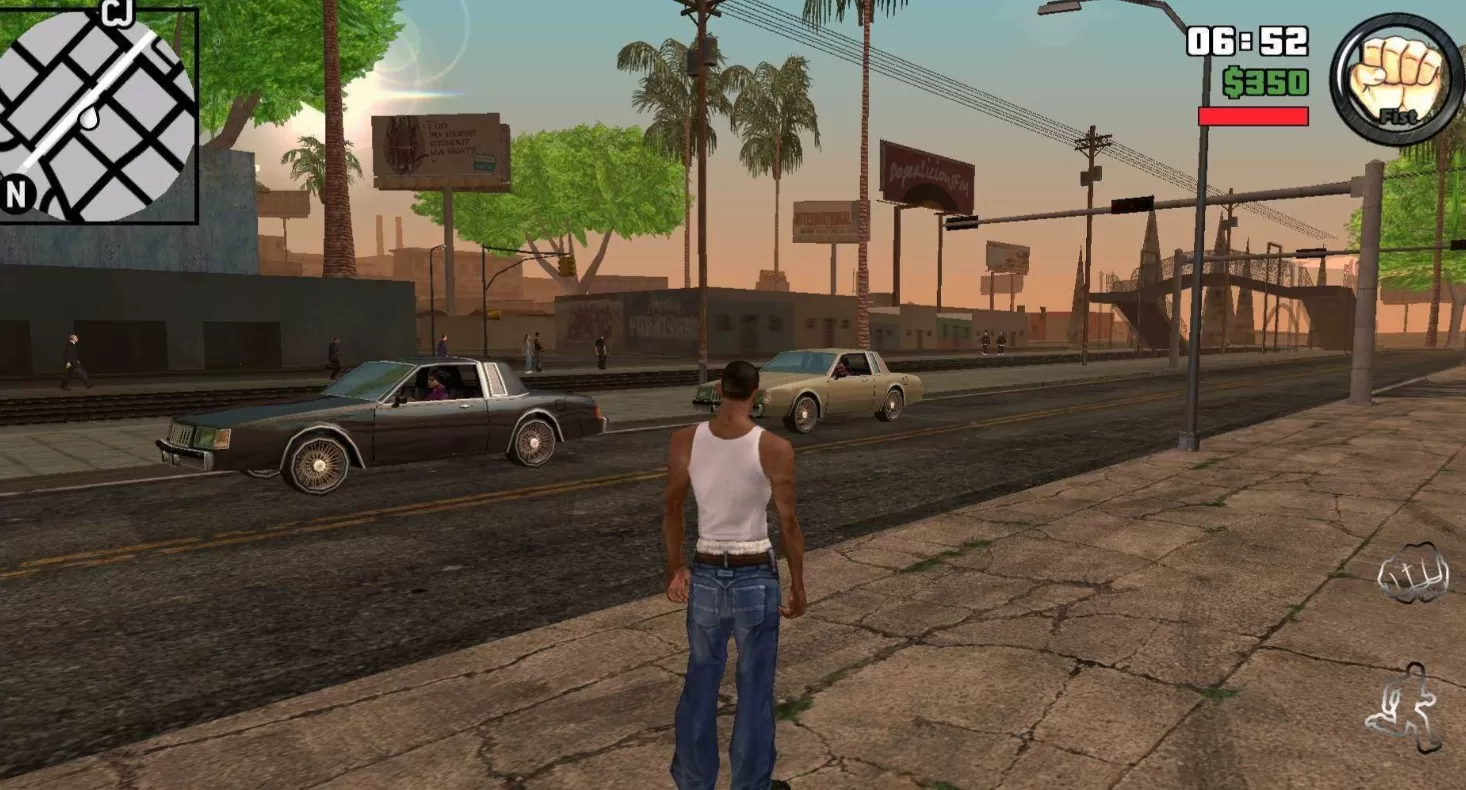Throw a punch with the fist button

coord(1412,573)
